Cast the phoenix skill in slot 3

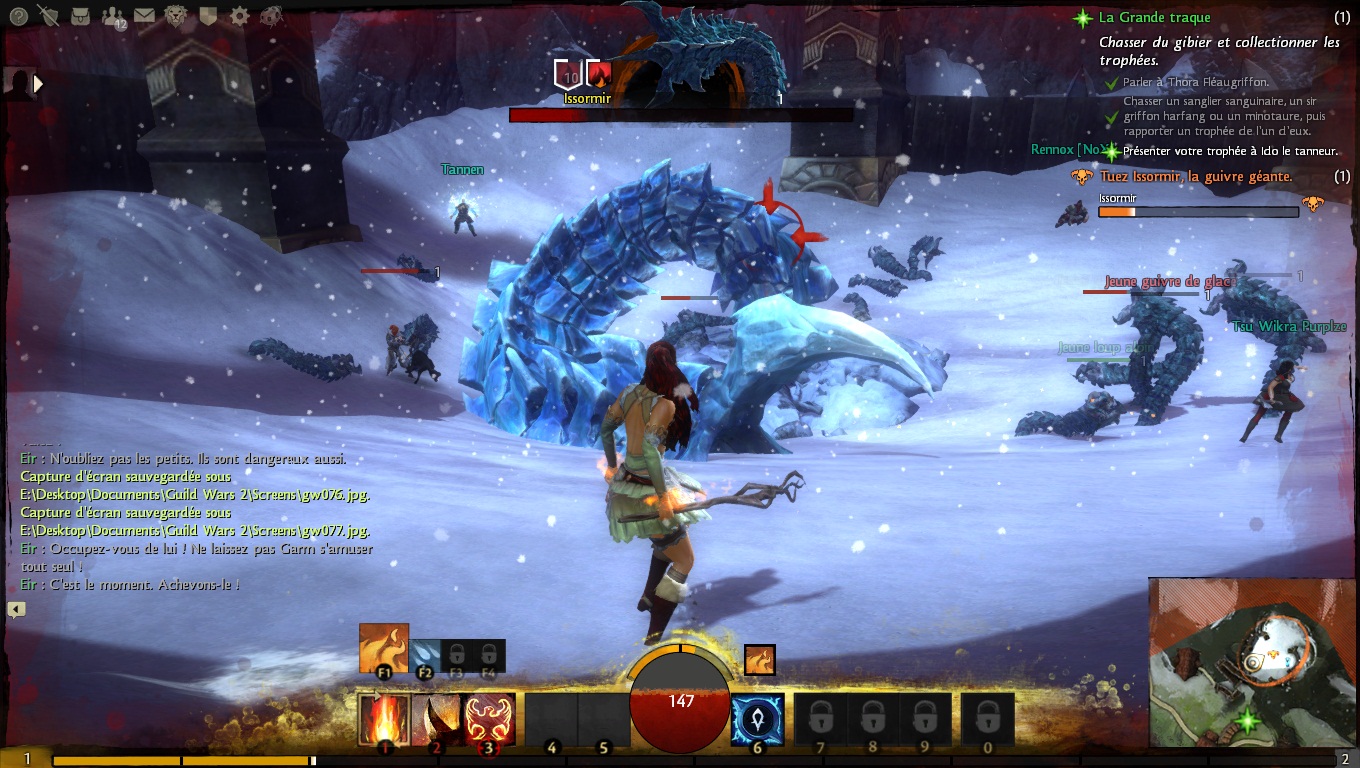[x=490, y=719]
